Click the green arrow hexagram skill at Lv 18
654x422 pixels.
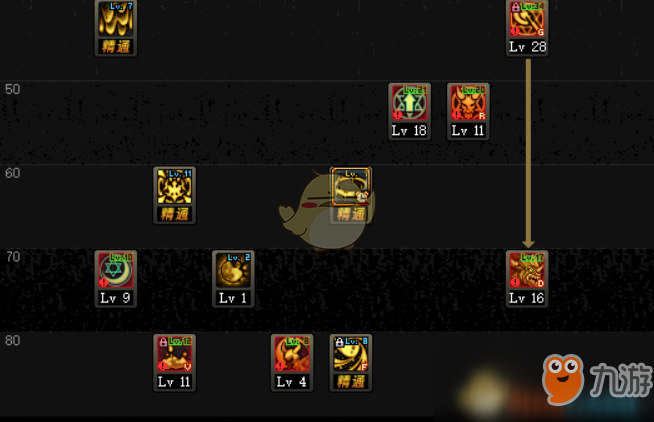(x=409, y=103)
